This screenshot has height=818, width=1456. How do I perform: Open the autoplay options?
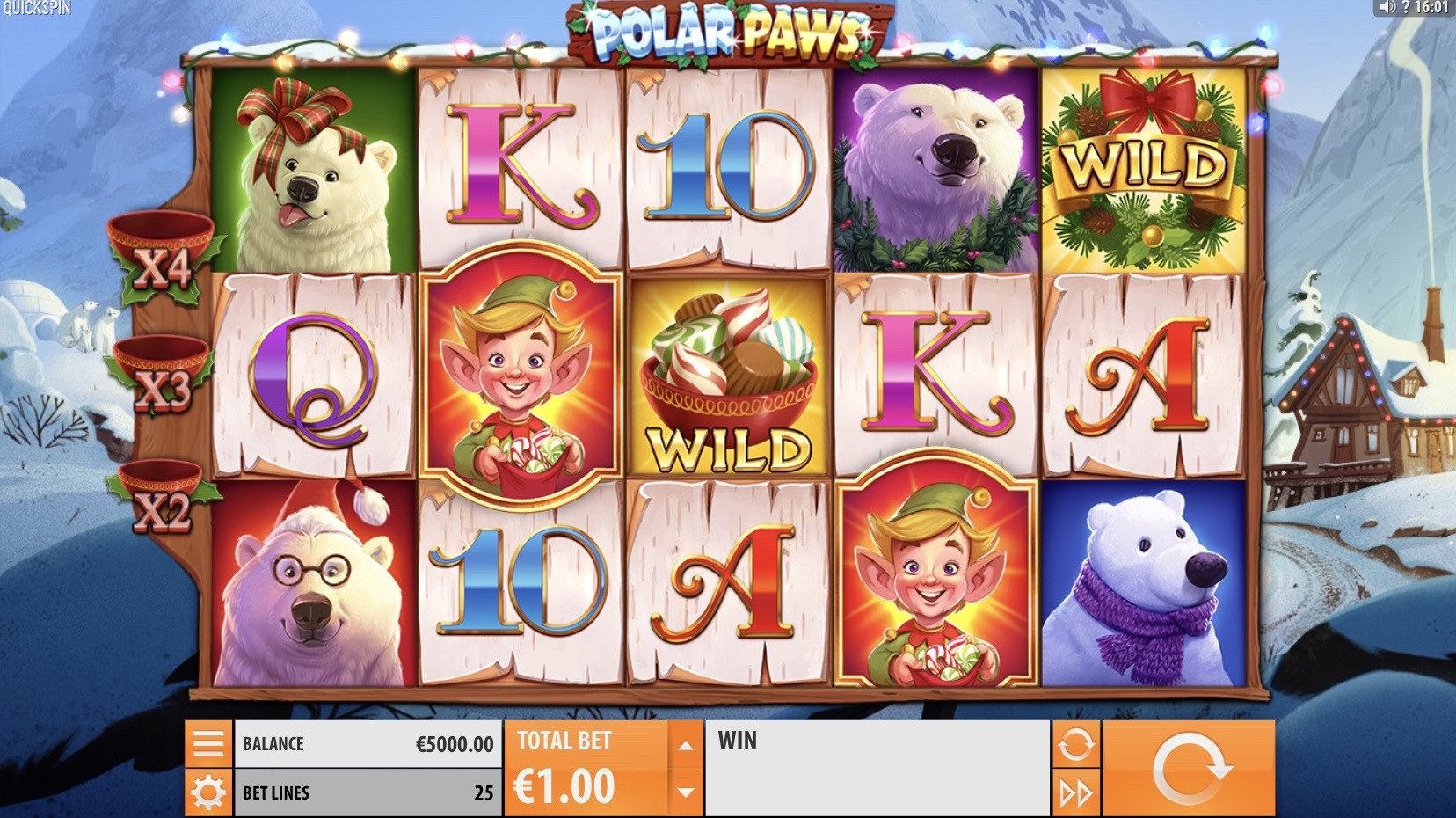[x=1076, y=744]
